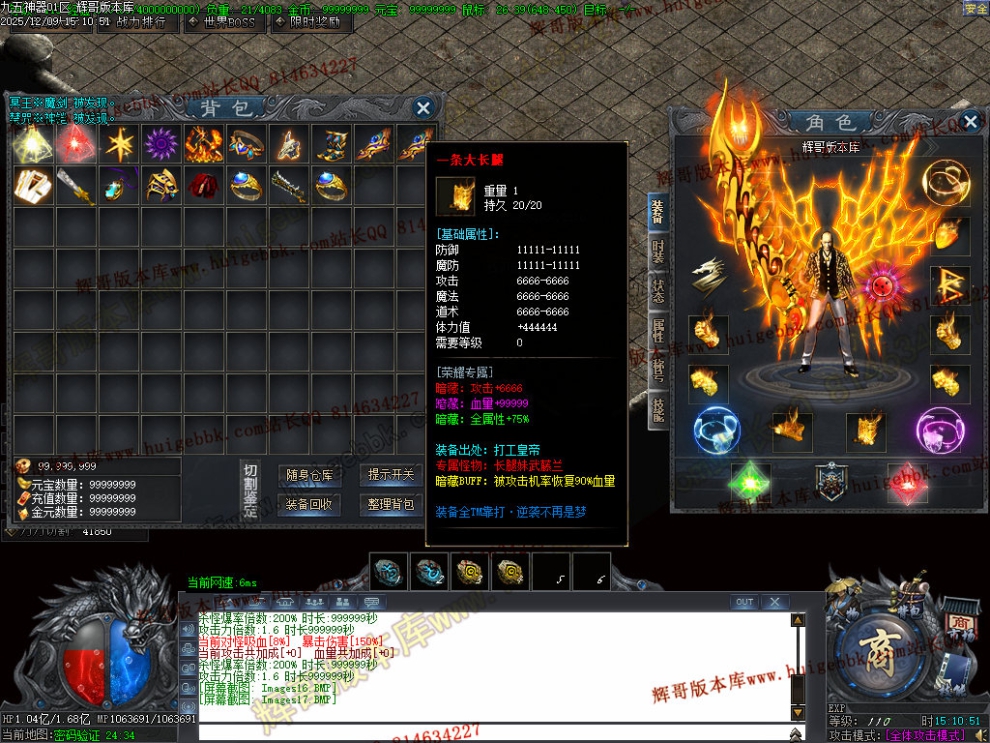Sort inventory with 整理背包
Screen dimensions: 990x743
pos(390,504)
